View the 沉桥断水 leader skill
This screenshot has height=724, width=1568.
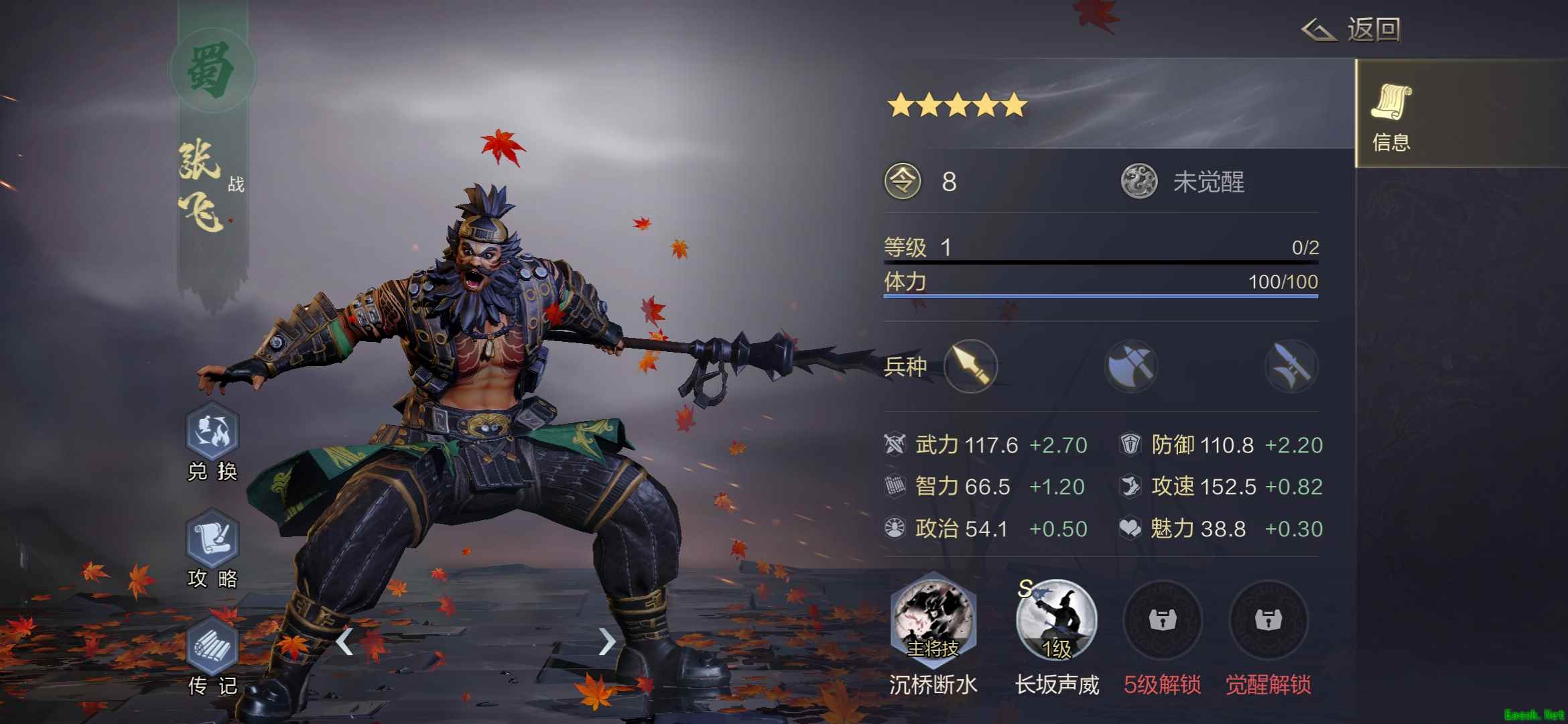tap(933, 621)
